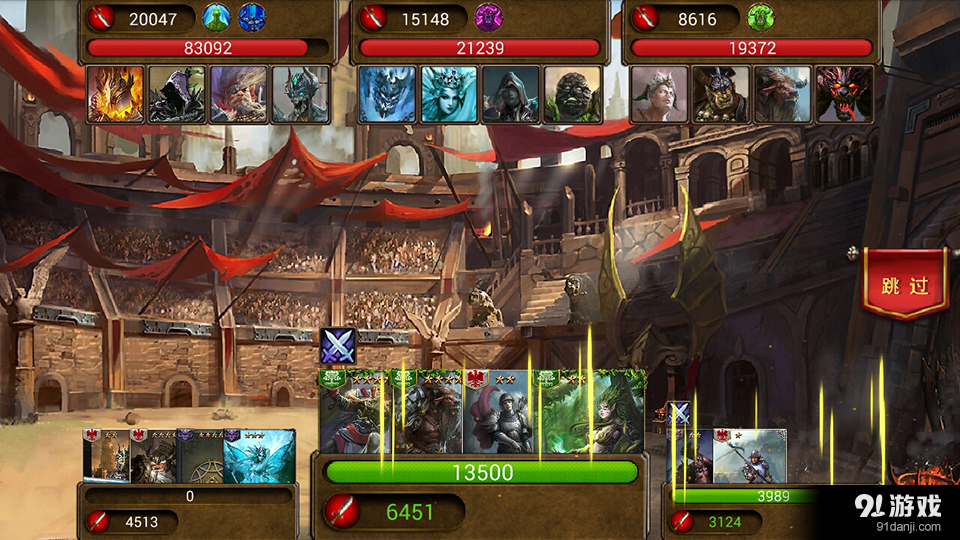Viewport: 960px width, 540px height.
Task: Tap the bearded dwarf warrior card
Action: [x=154, y=458]
